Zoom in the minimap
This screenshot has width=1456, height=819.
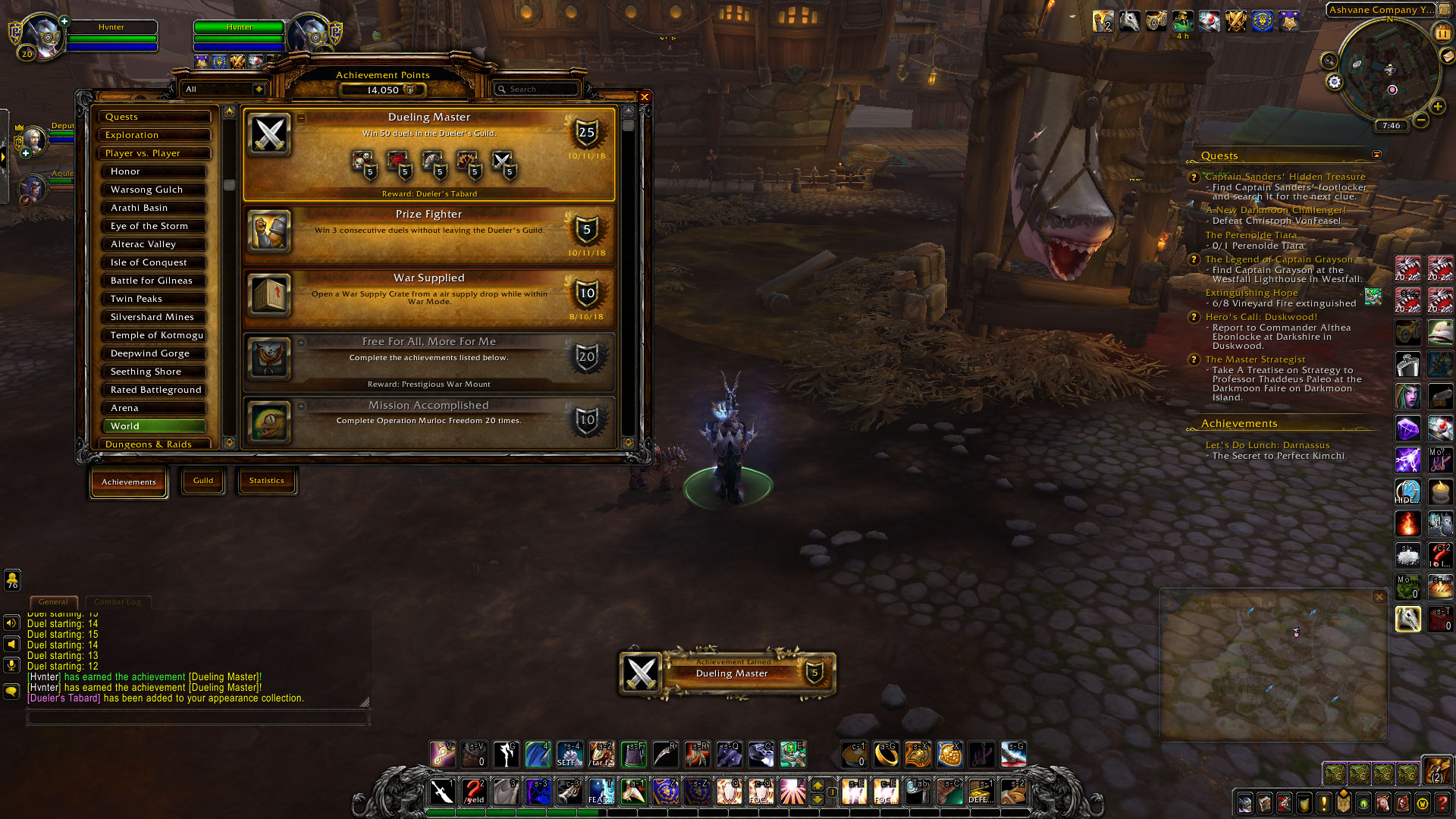tap(1437, 107)
